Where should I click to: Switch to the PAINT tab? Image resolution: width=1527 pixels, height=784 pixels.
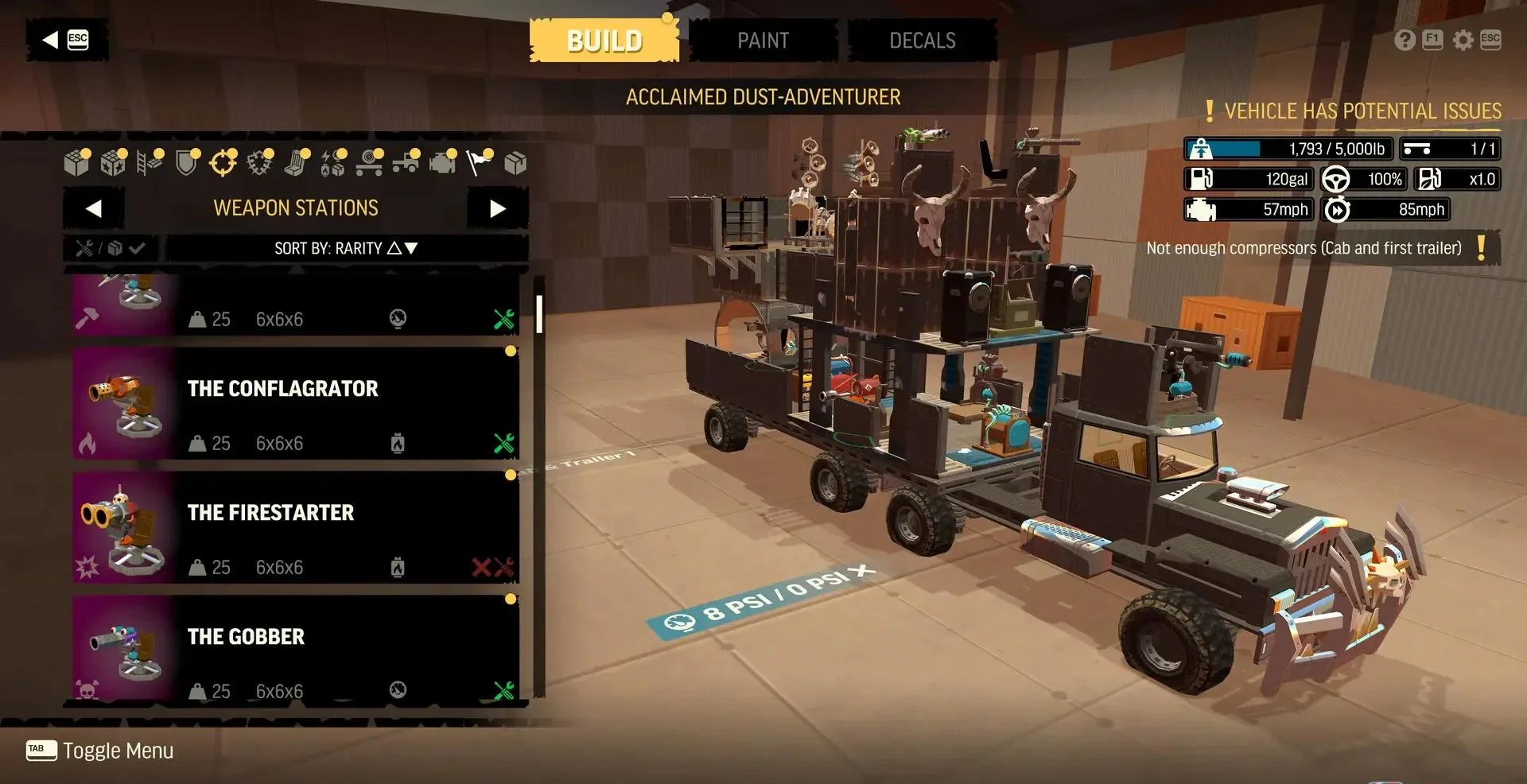point(763,41)
